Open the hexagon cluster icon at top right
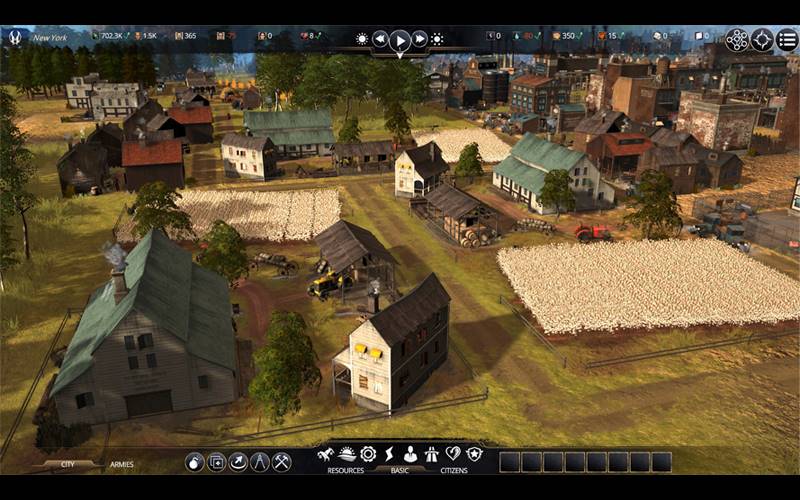 tap(737, 40)
